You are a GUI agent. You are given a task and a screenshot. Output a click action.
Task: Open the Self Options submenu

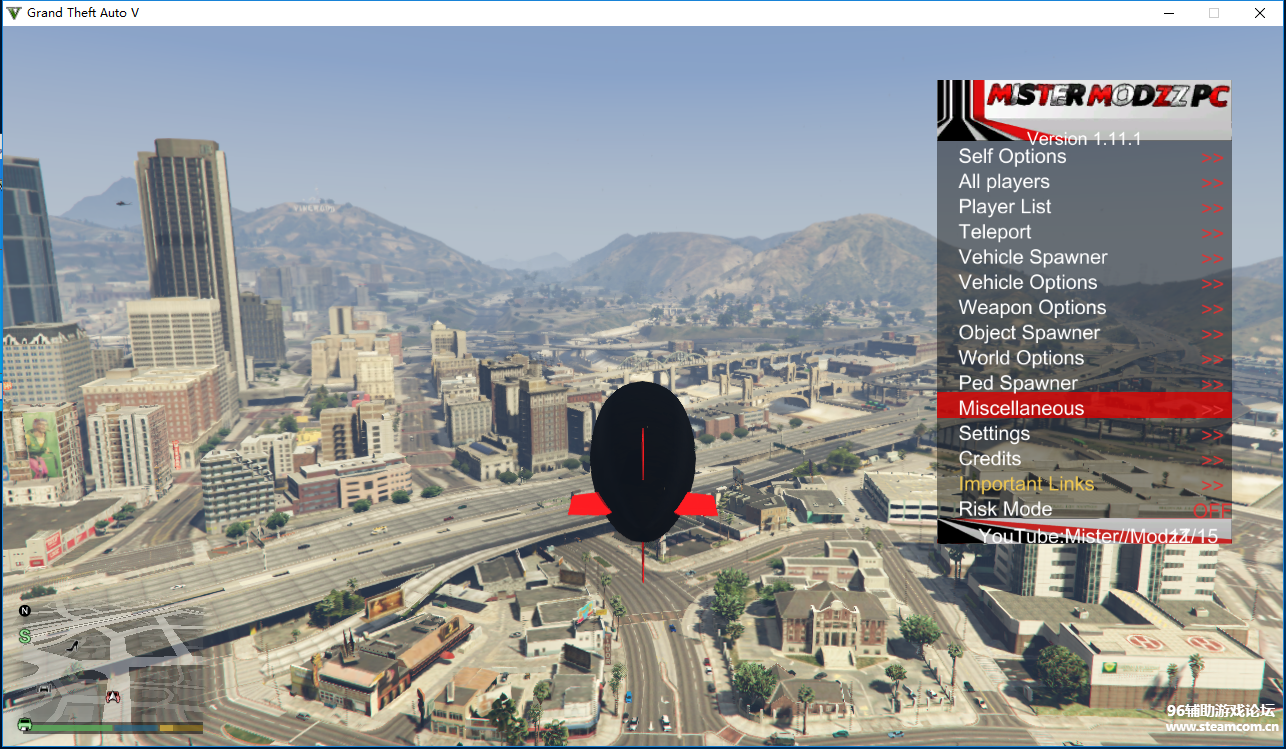point(1012,157)
